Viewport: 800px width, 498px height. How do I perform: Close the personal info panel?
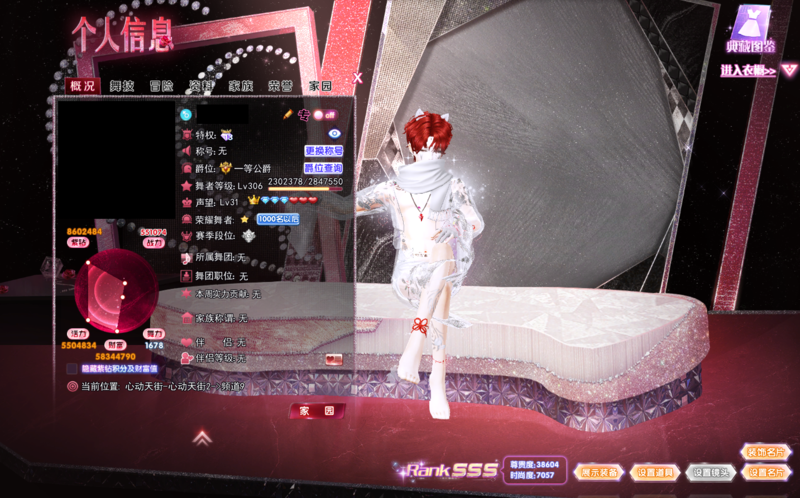357,77
